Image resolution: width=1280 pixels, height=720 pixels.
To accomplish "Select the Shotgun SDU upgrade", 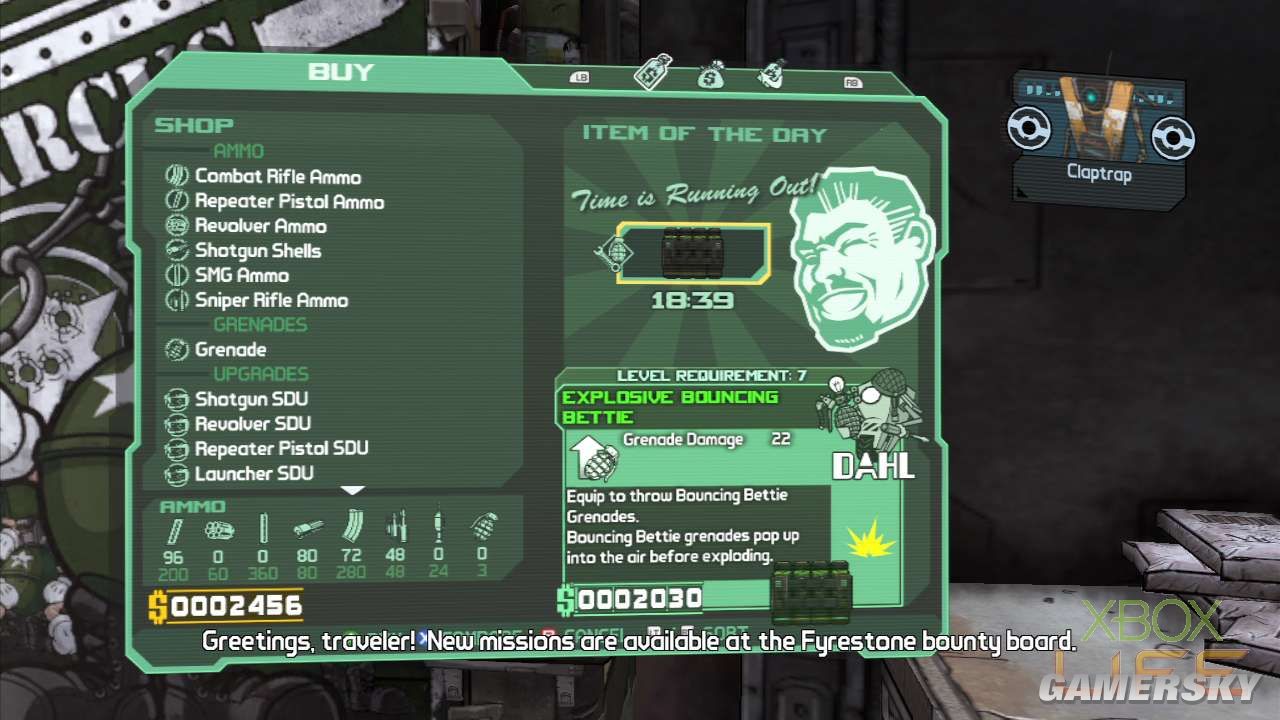I will [x=251, y=398].
